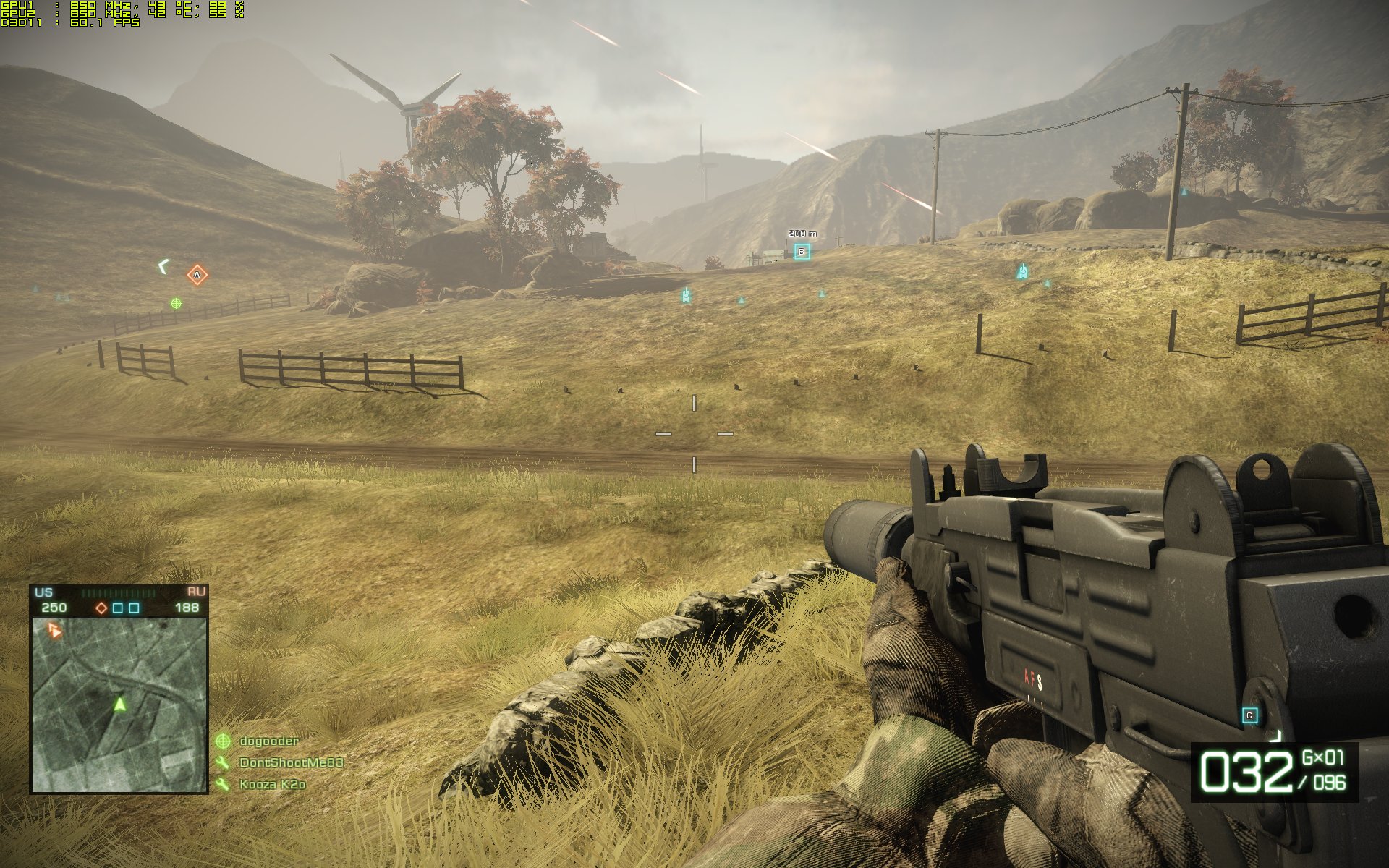Click the orange marker on the minimap
The height and width of the screenshot is (868, 1389).
[x=54, y=631]
